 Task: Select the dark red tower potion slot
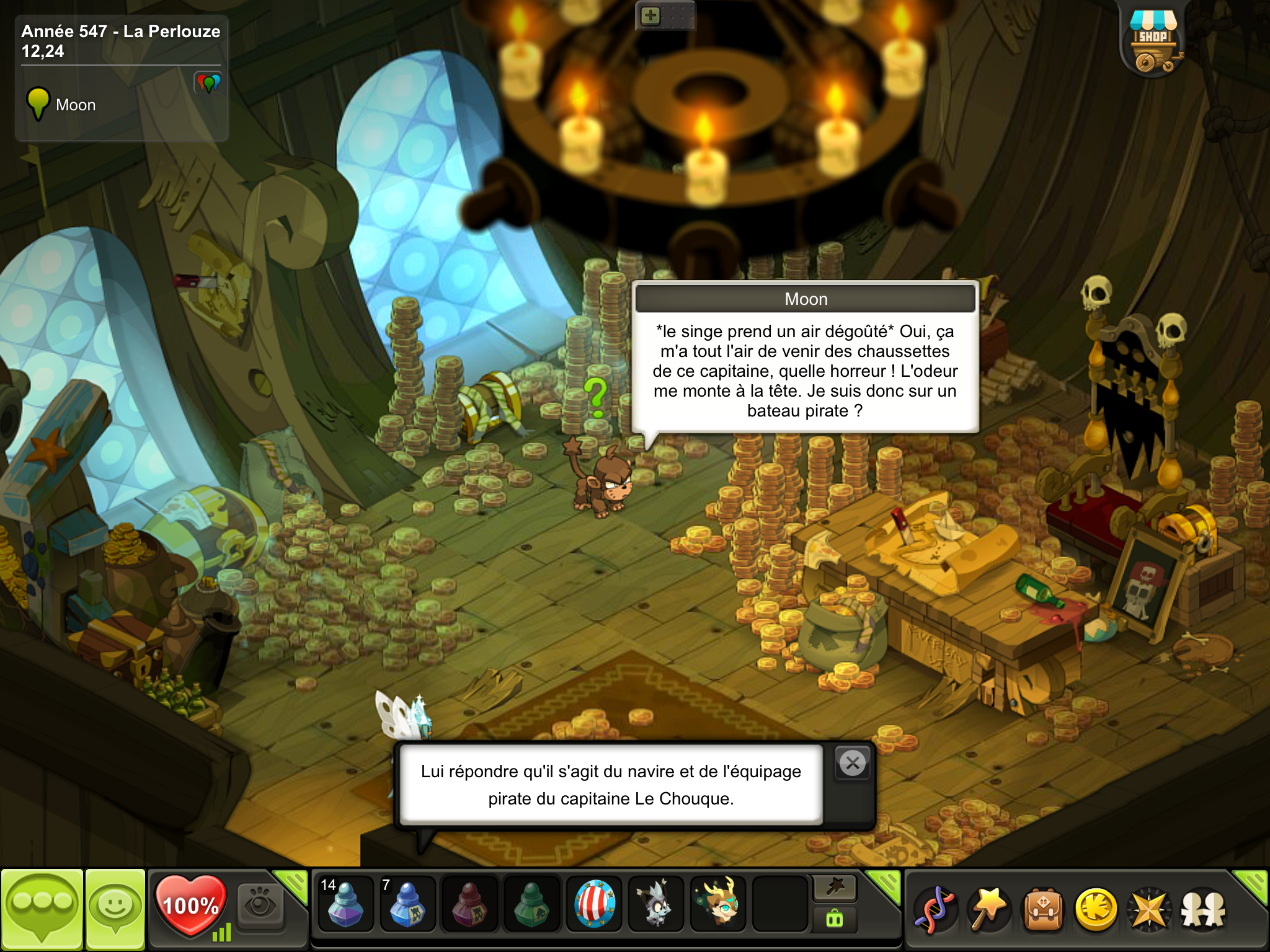tap(469, 905)
